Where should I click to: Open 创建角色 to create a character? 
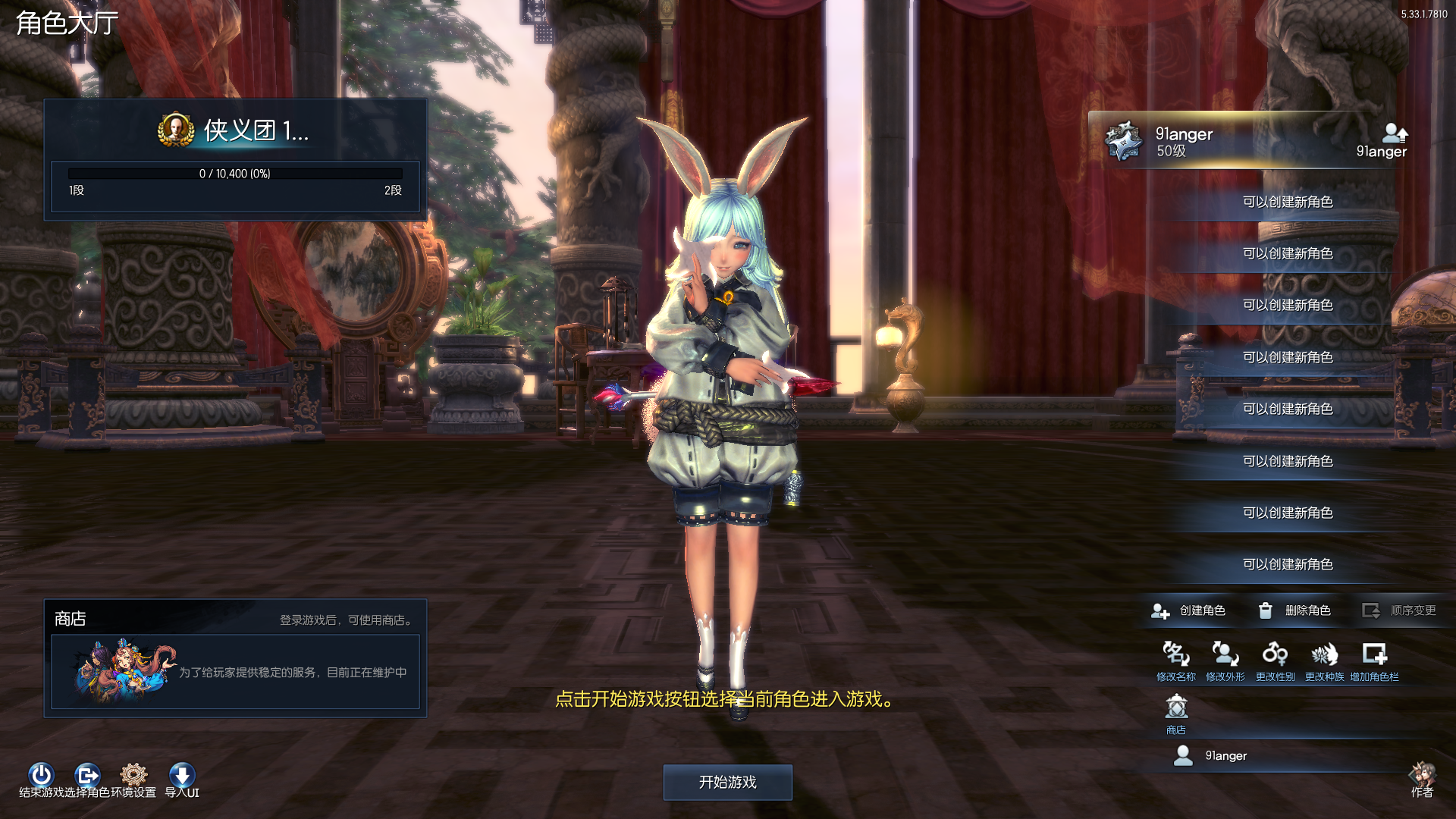(x=1188, y=610)
